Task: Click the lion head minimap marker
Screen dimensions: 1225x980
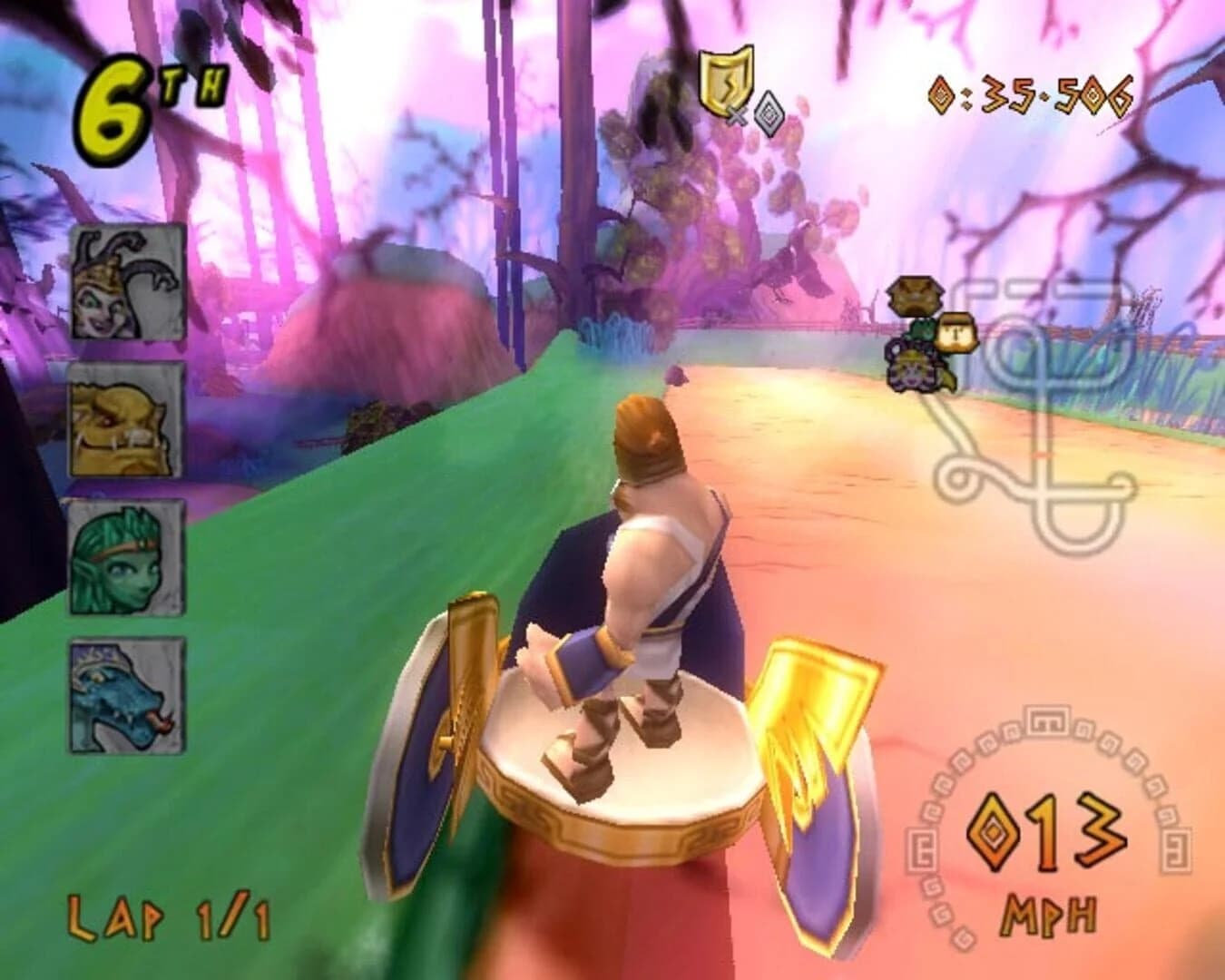Action: coord(915,295)
